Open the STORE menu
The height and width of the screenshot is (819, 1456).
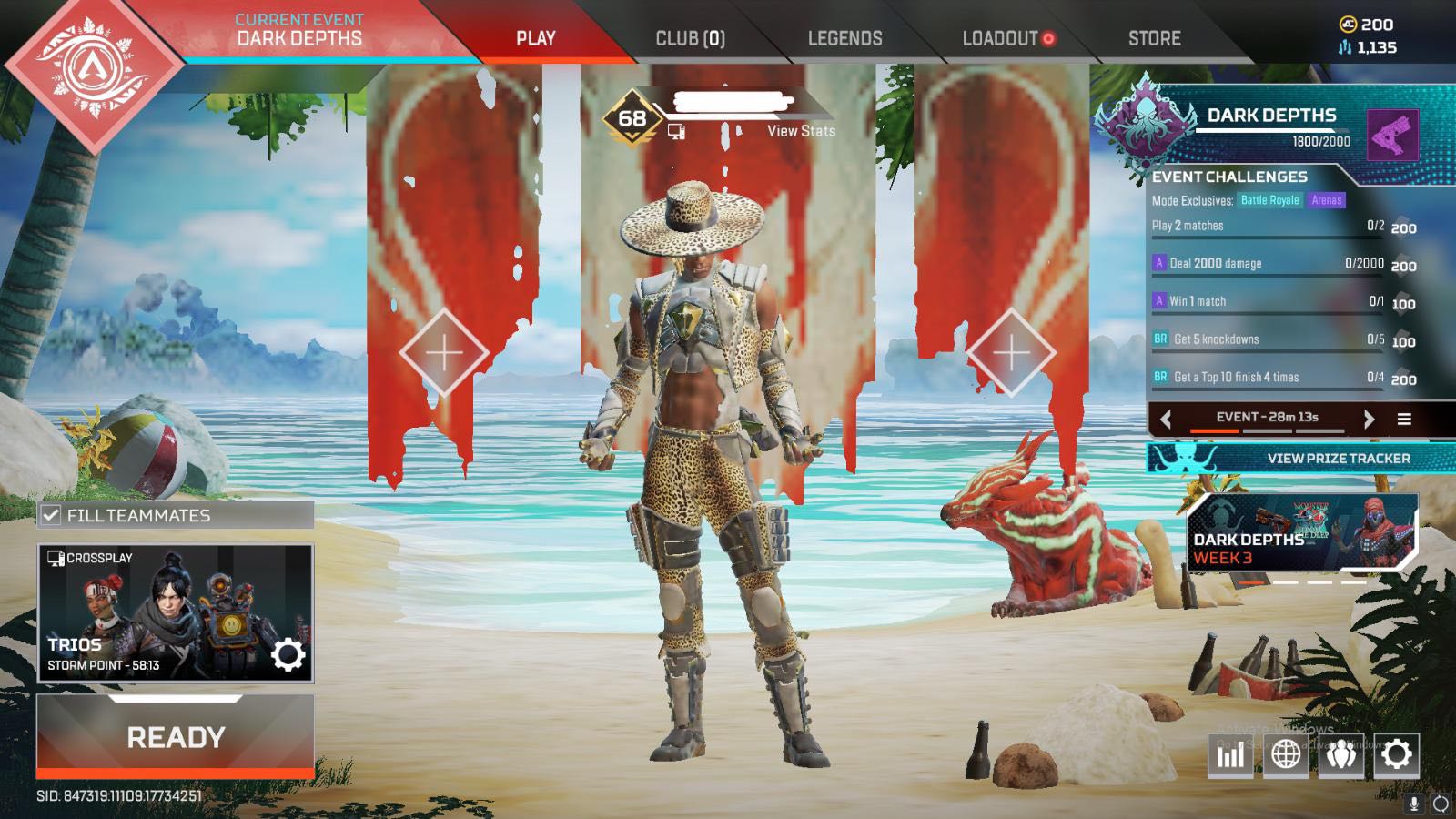coord(1154,38)
